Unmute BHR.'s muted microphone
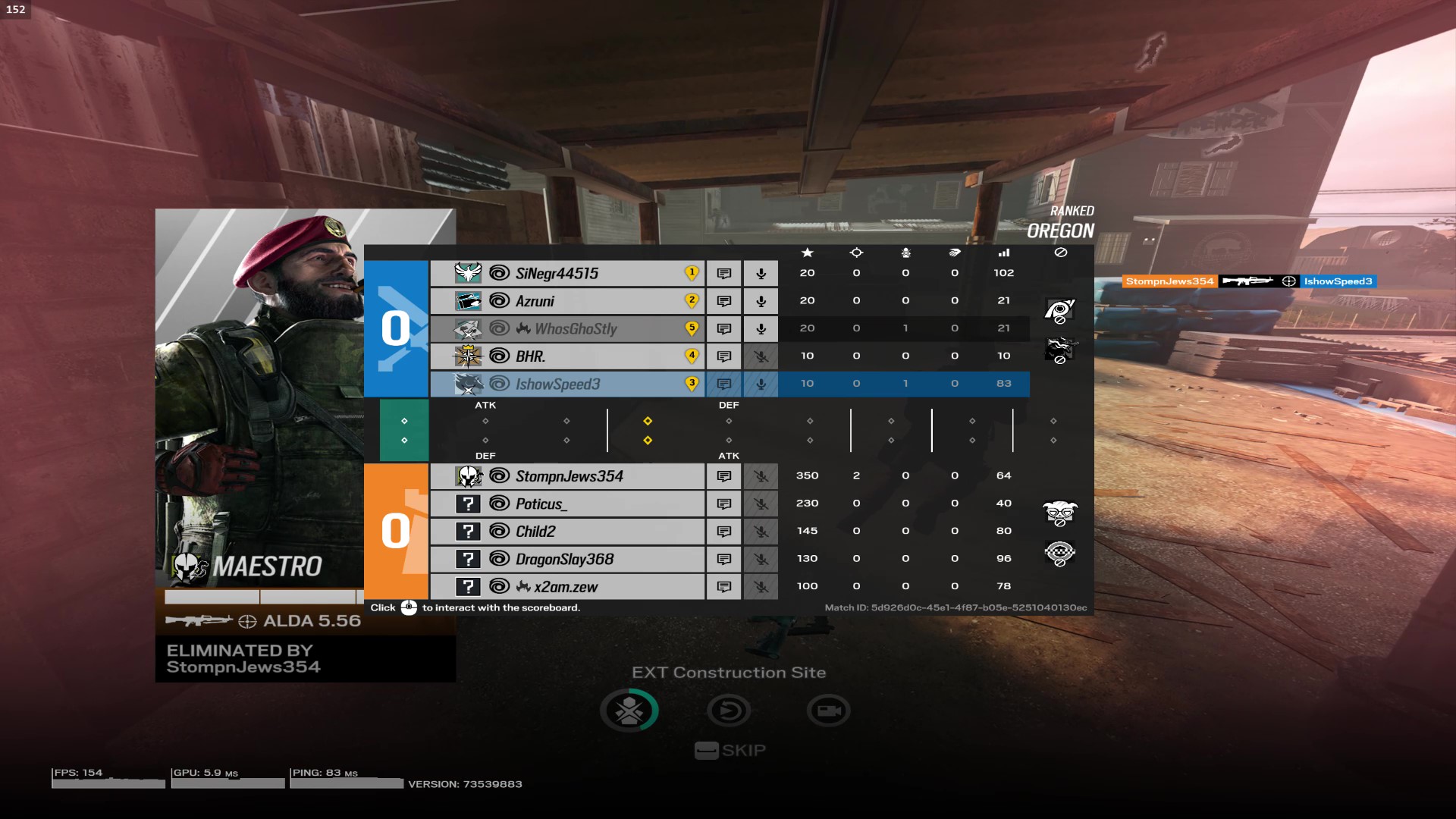 (761, 356)
